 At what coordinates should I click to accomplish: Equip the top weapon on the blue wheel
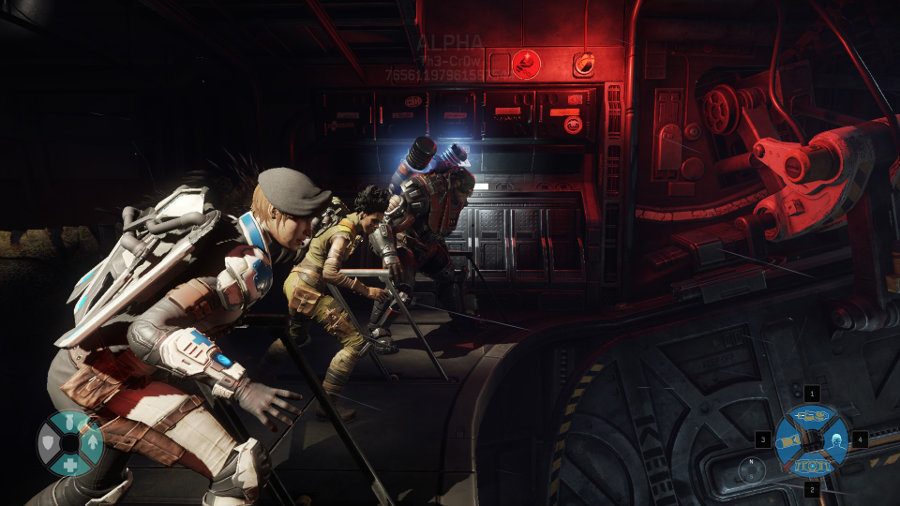[x=812, y=416]
